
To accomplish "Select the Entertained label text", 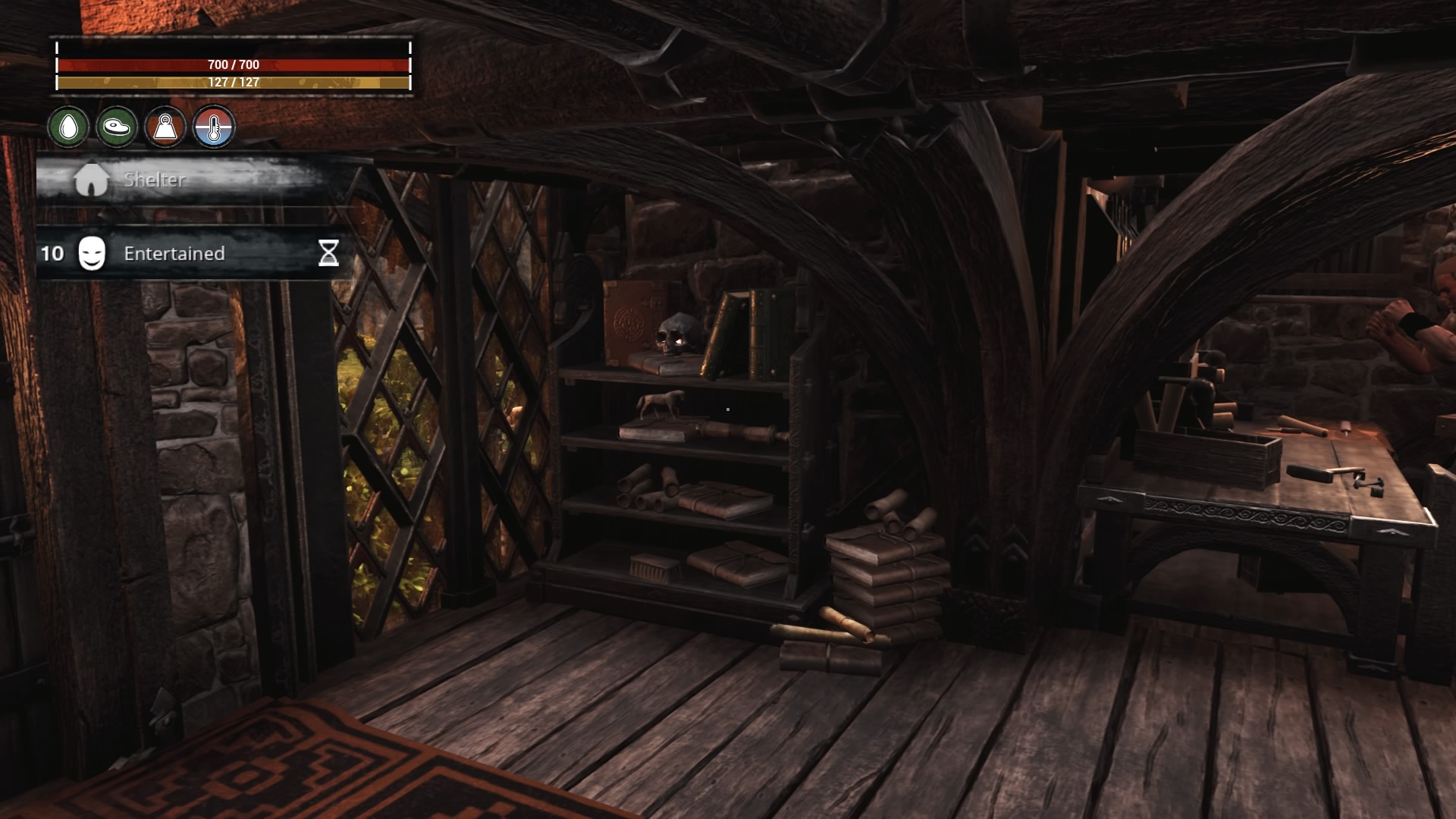I will pyautogui.click(x=173, y=253).
